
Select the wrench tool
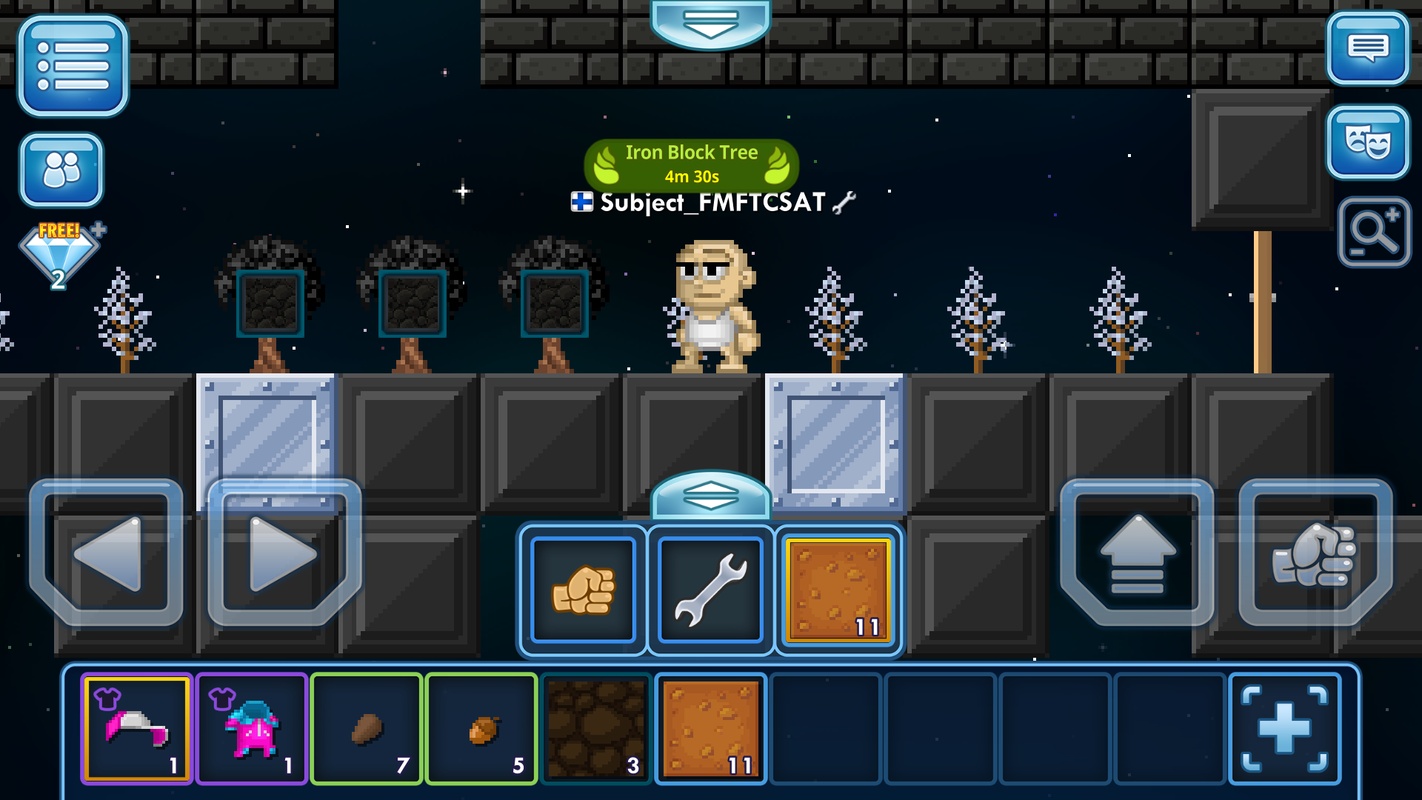(710, 590)
